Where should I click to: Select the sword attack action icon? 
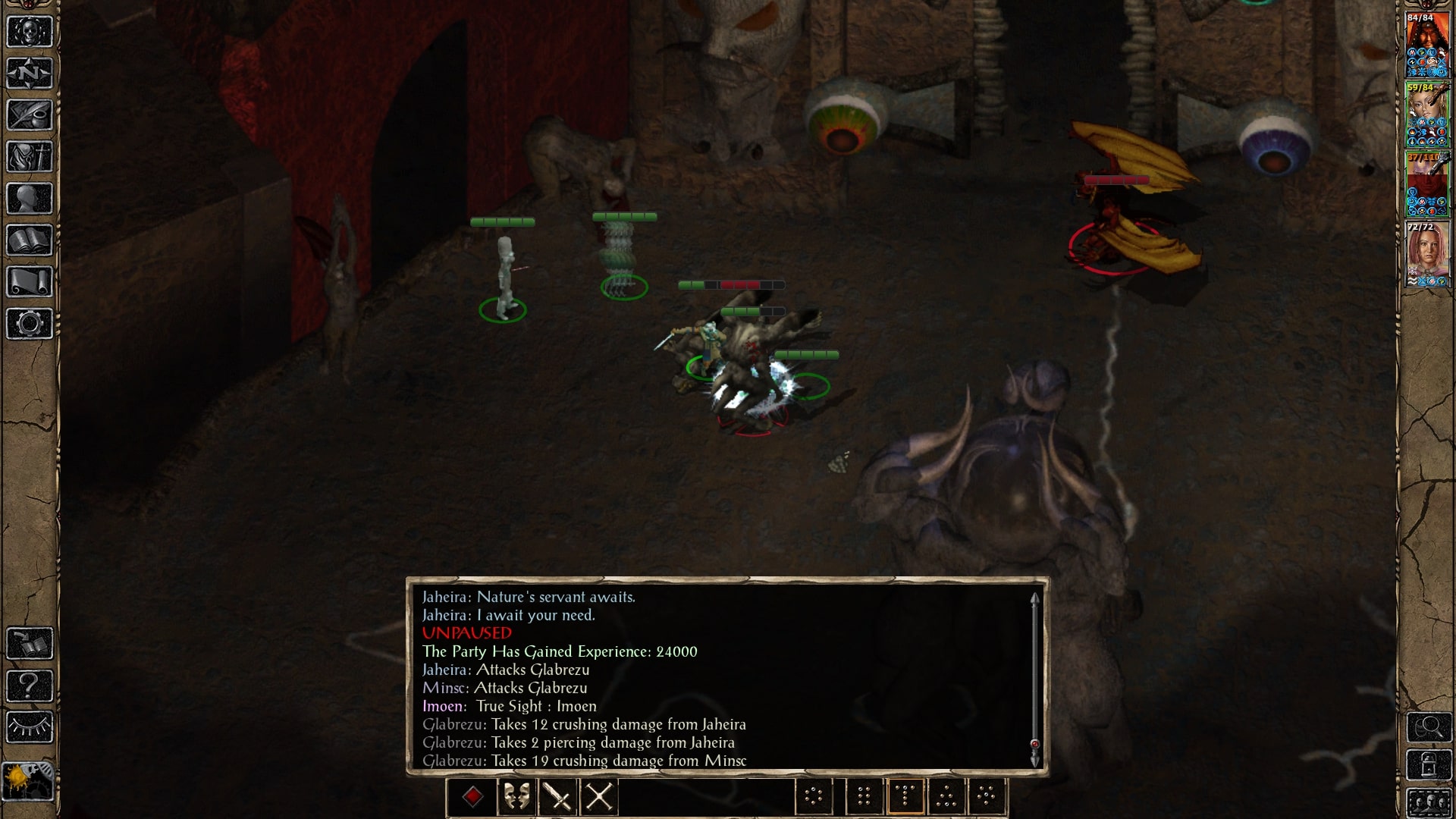pyautogui.click(x=558, y=795)
